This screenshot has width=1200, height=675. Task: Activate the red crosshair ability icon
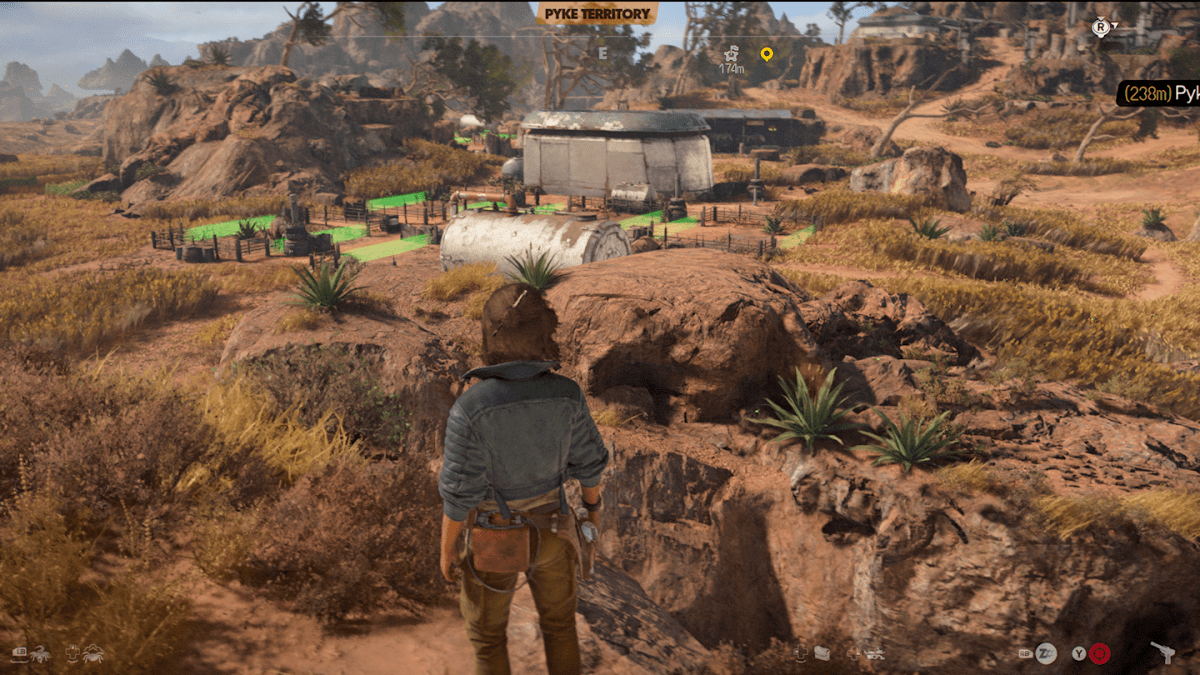click(1099, 654)
